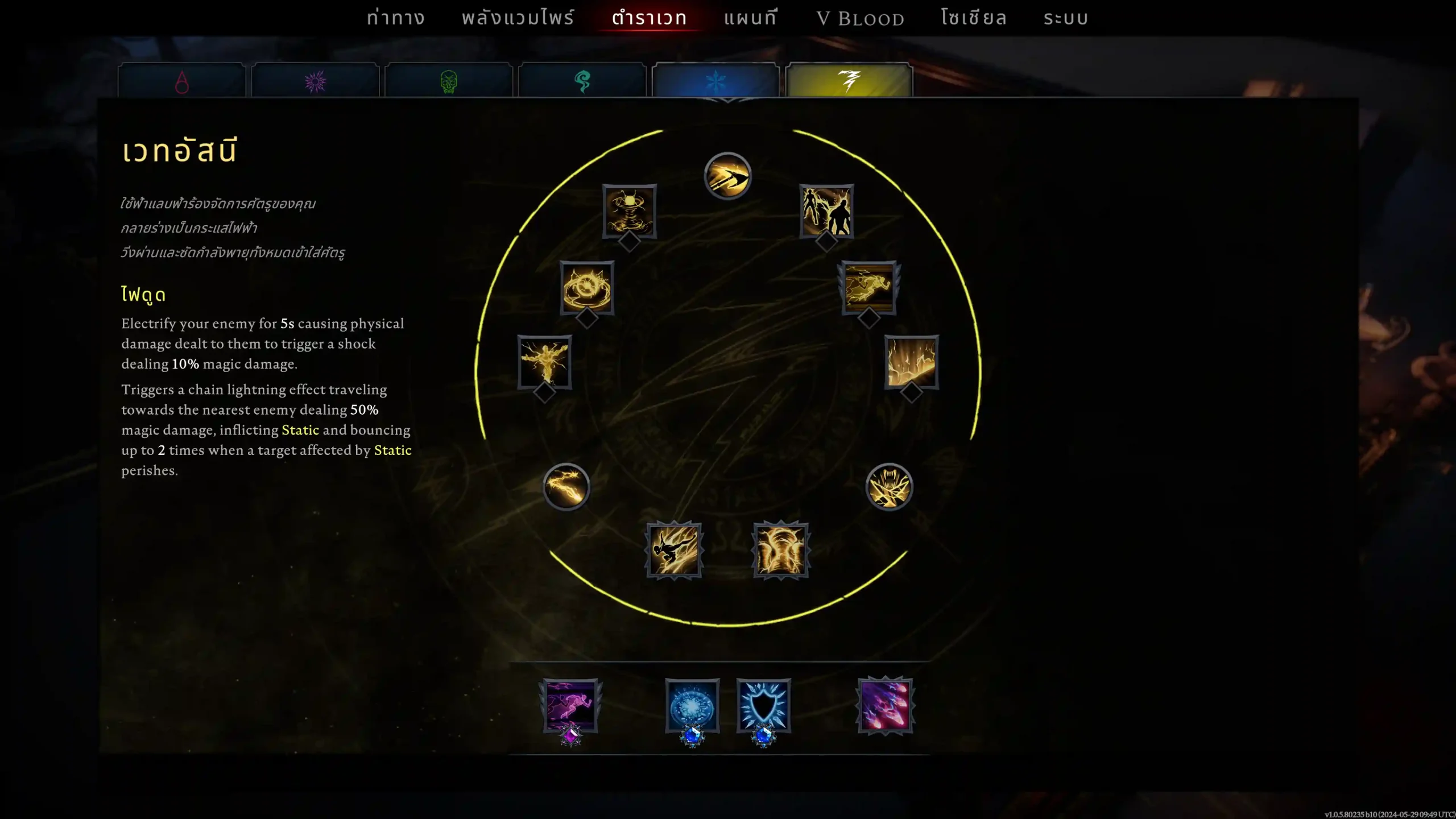Select the cyclone tornado storm spell
The height and width of the screenshot is (819, 1456).
coord(629,210)
